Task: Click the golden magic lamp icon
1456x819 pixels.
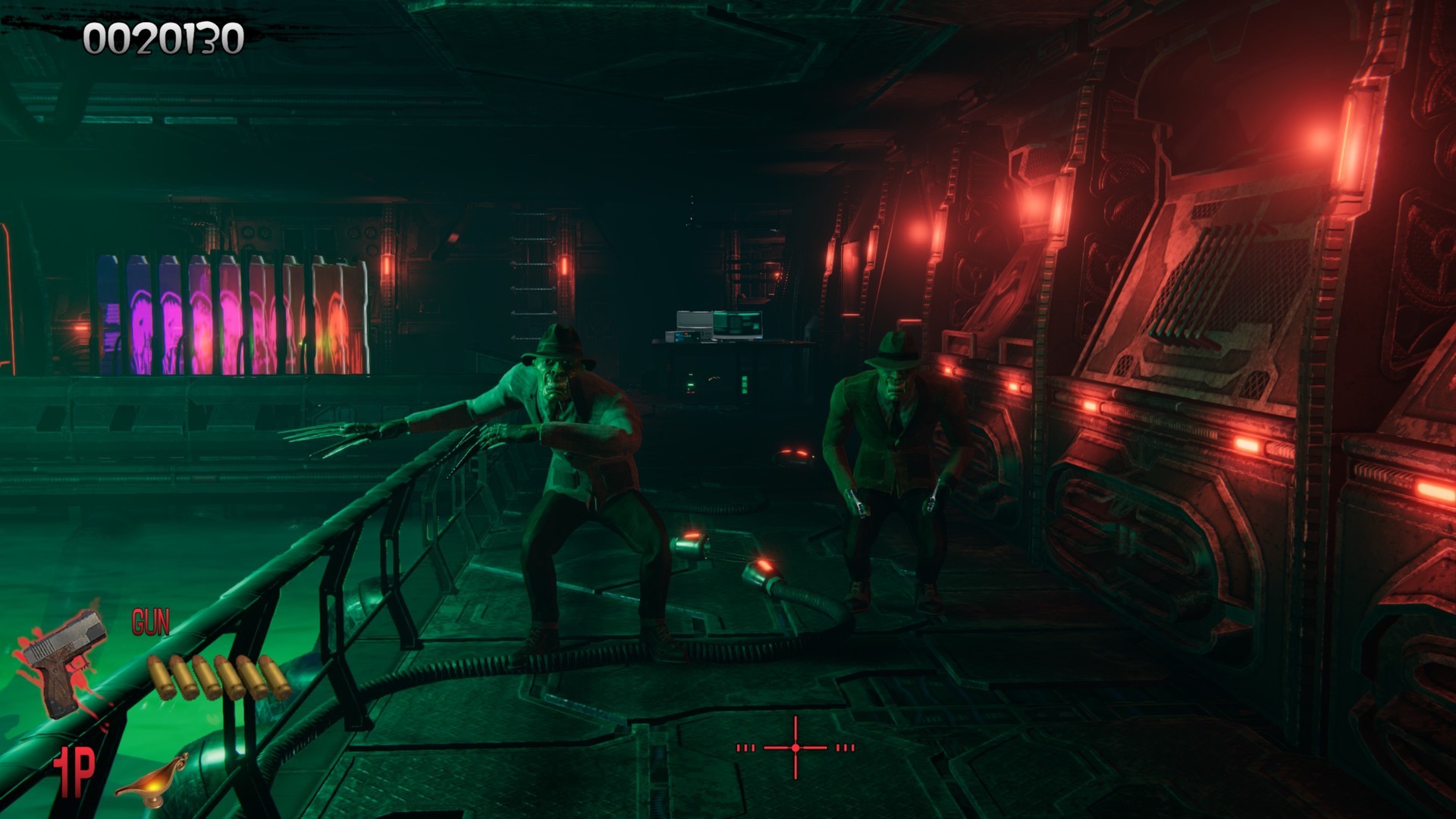Action: pos(154,777)
